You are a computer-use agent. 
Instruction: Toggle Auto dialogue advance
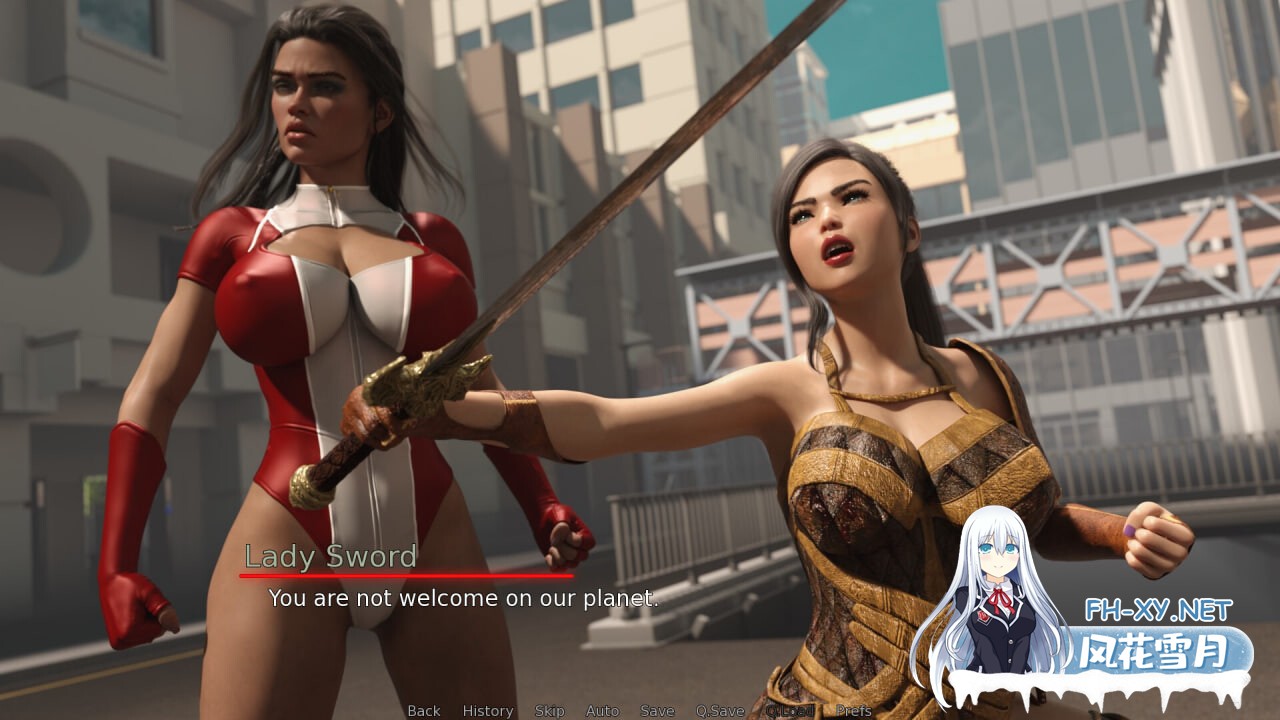pyautogui.click(x=602, y=711)
